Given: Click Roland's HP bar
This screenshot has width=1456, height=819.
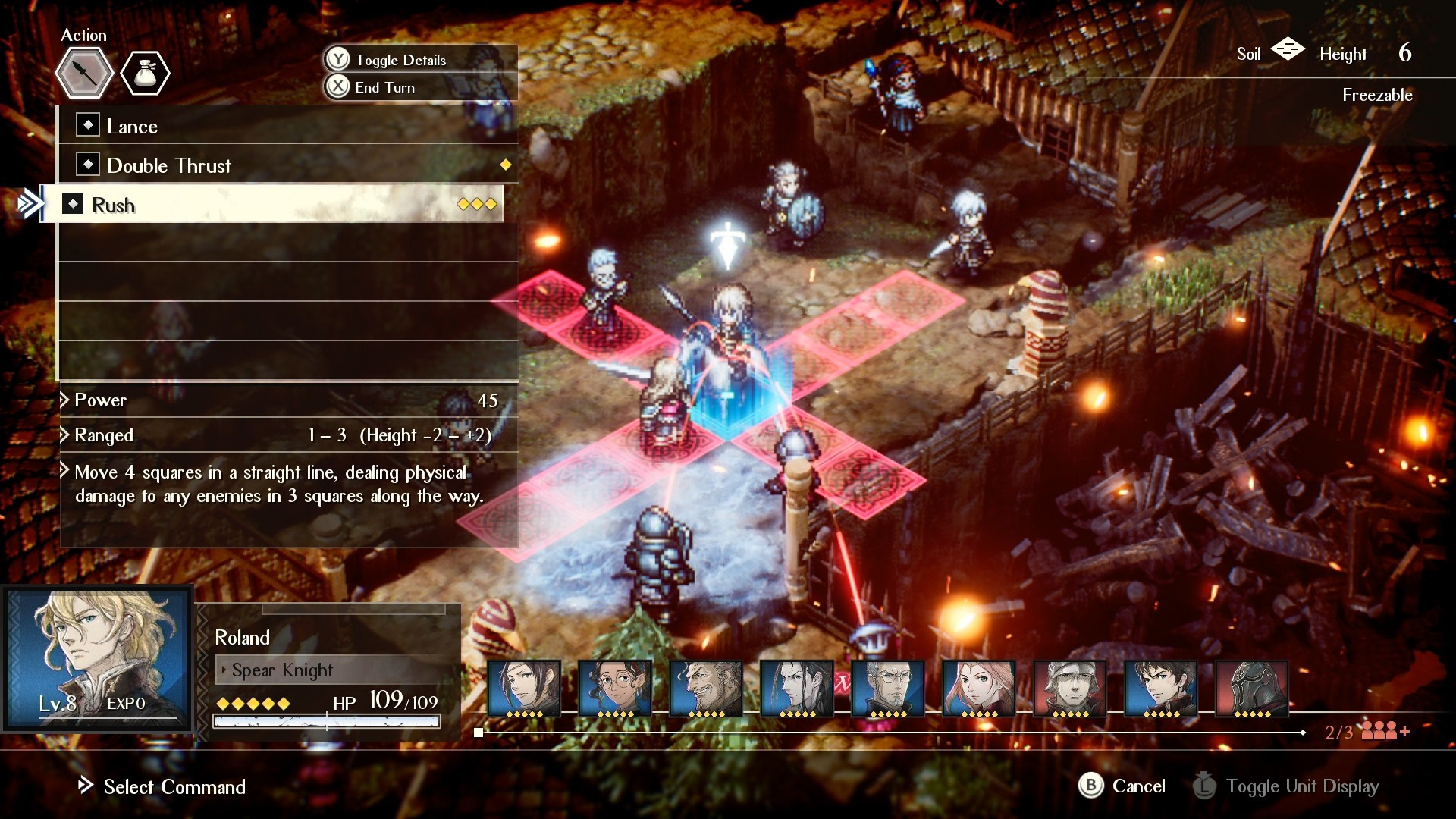Looking at the screenshot, I should [326, 720].
